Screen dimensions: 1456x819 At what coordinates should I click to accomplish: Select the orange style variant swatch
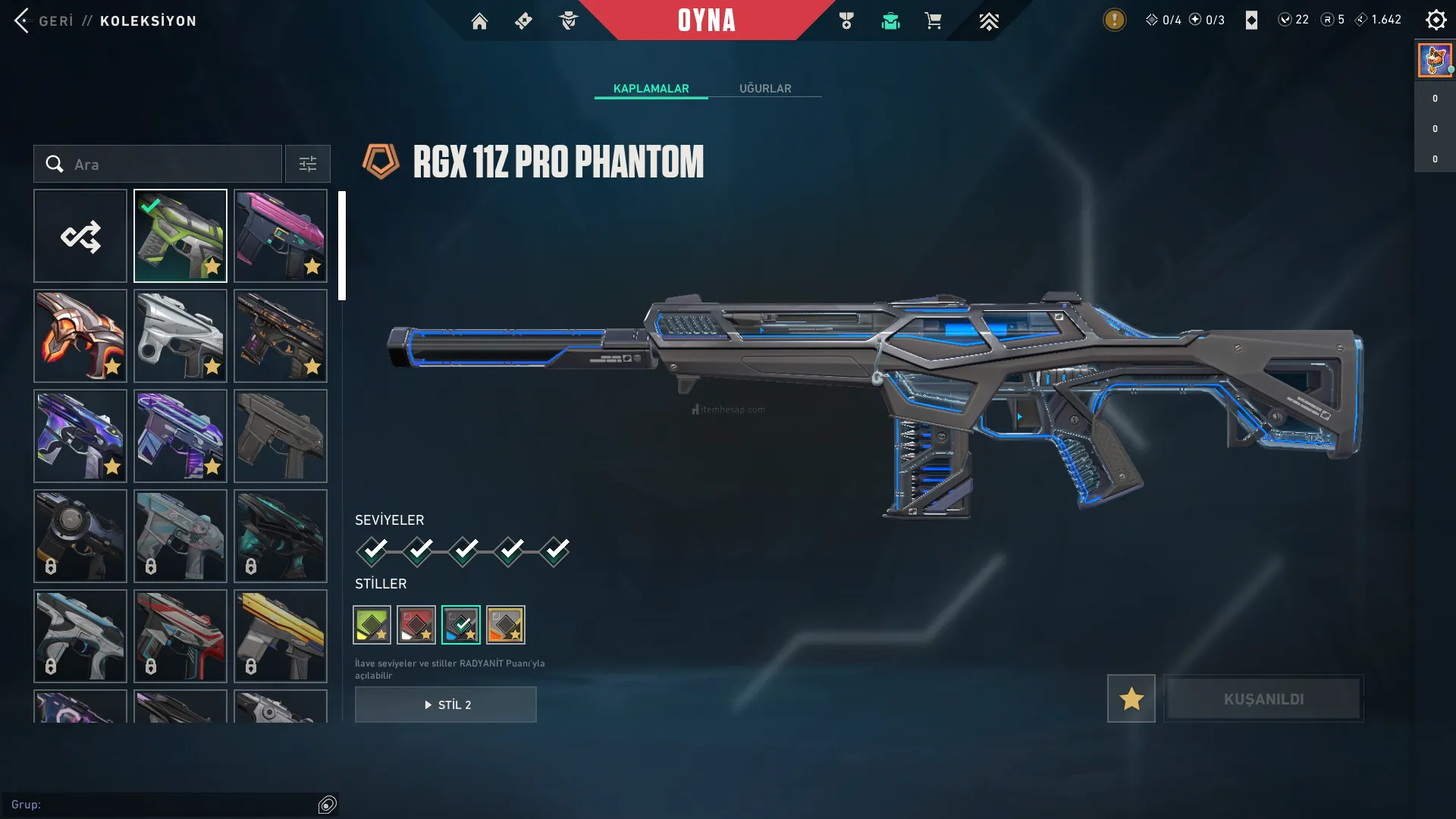pos(506,625)
